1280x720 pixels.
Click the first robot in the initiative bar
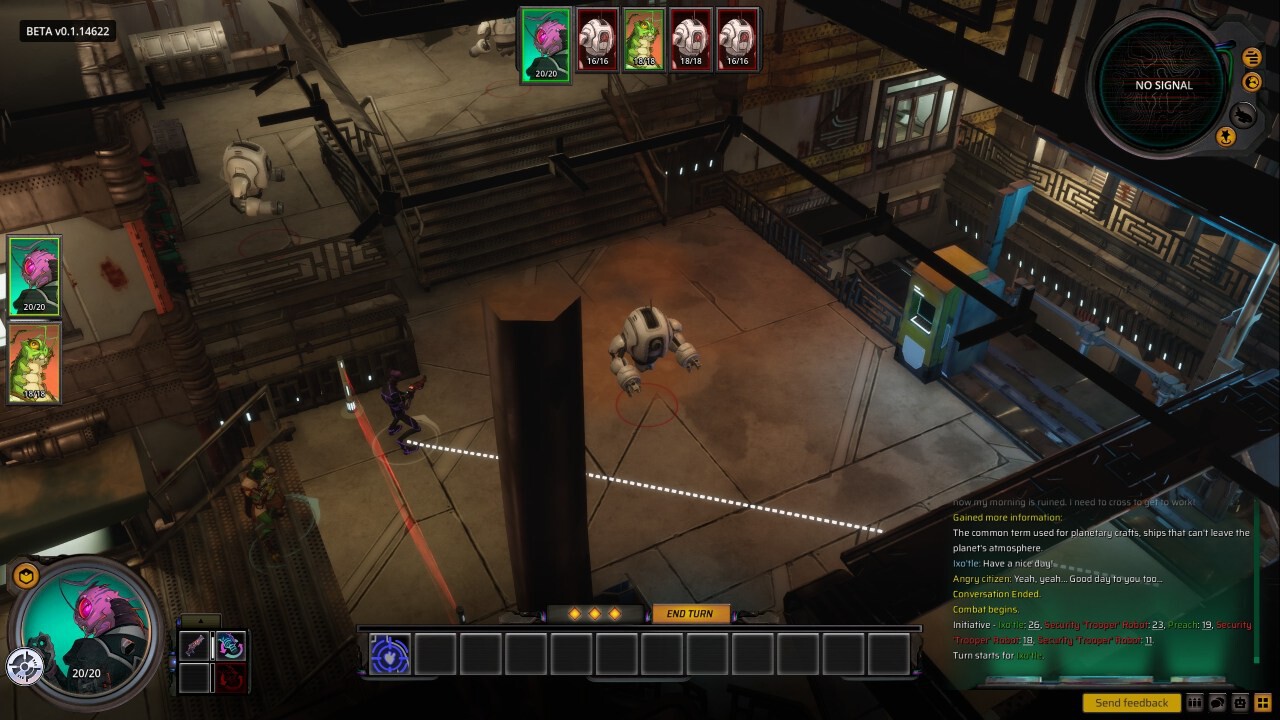597,40
